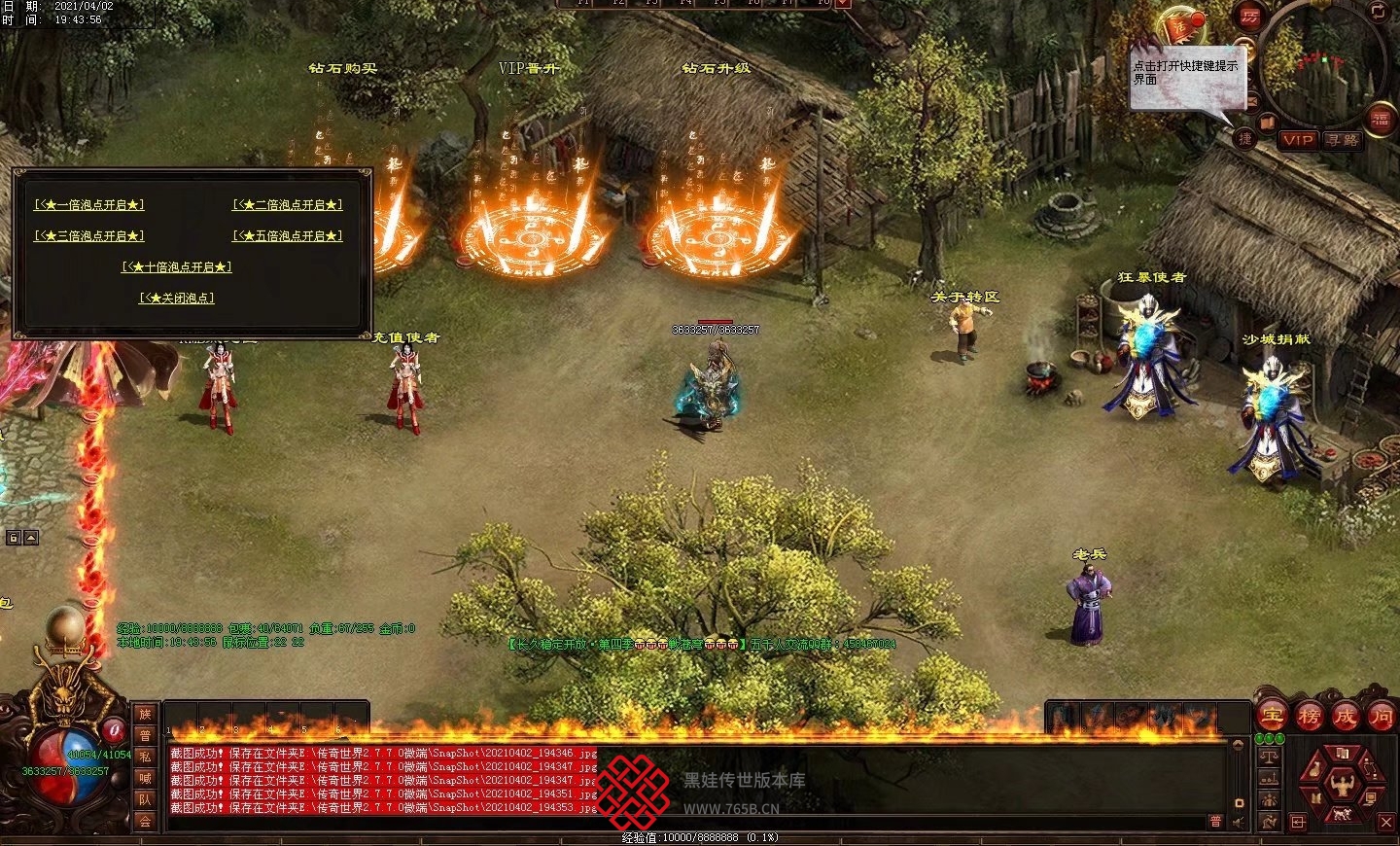Open the 捷 shortcut hints button
This screenshot has height=846, width=1400.
click(x=1244, y=139)
